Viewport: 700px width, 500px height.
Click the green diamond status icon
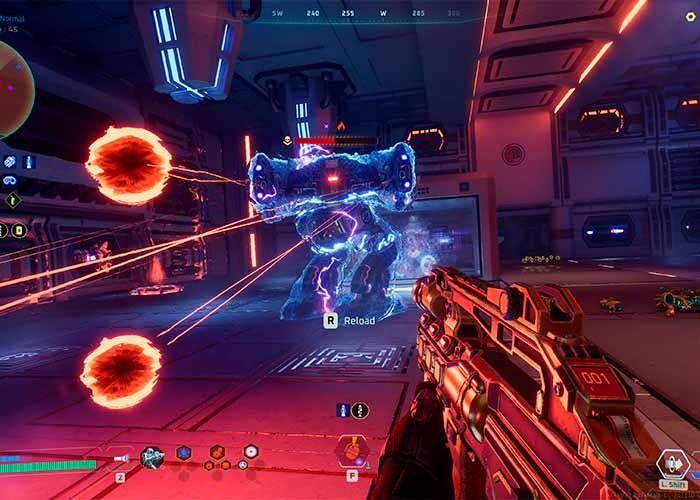(12, 200)
